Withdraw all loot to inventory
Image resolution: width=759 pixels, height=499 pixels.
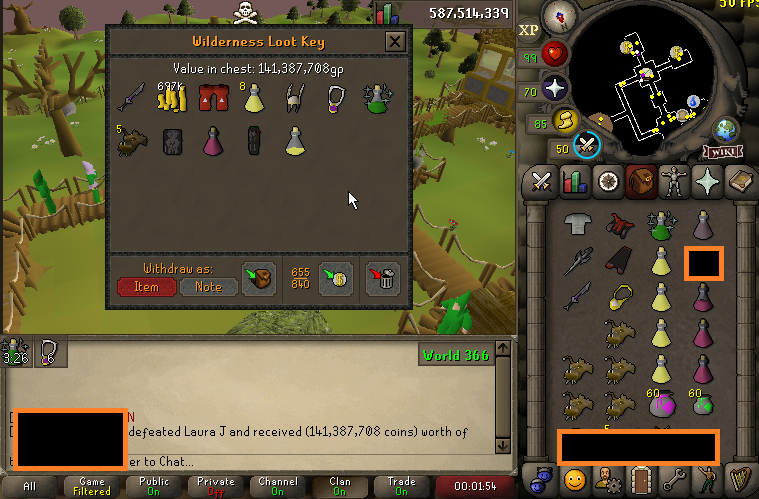click(259, 278)
